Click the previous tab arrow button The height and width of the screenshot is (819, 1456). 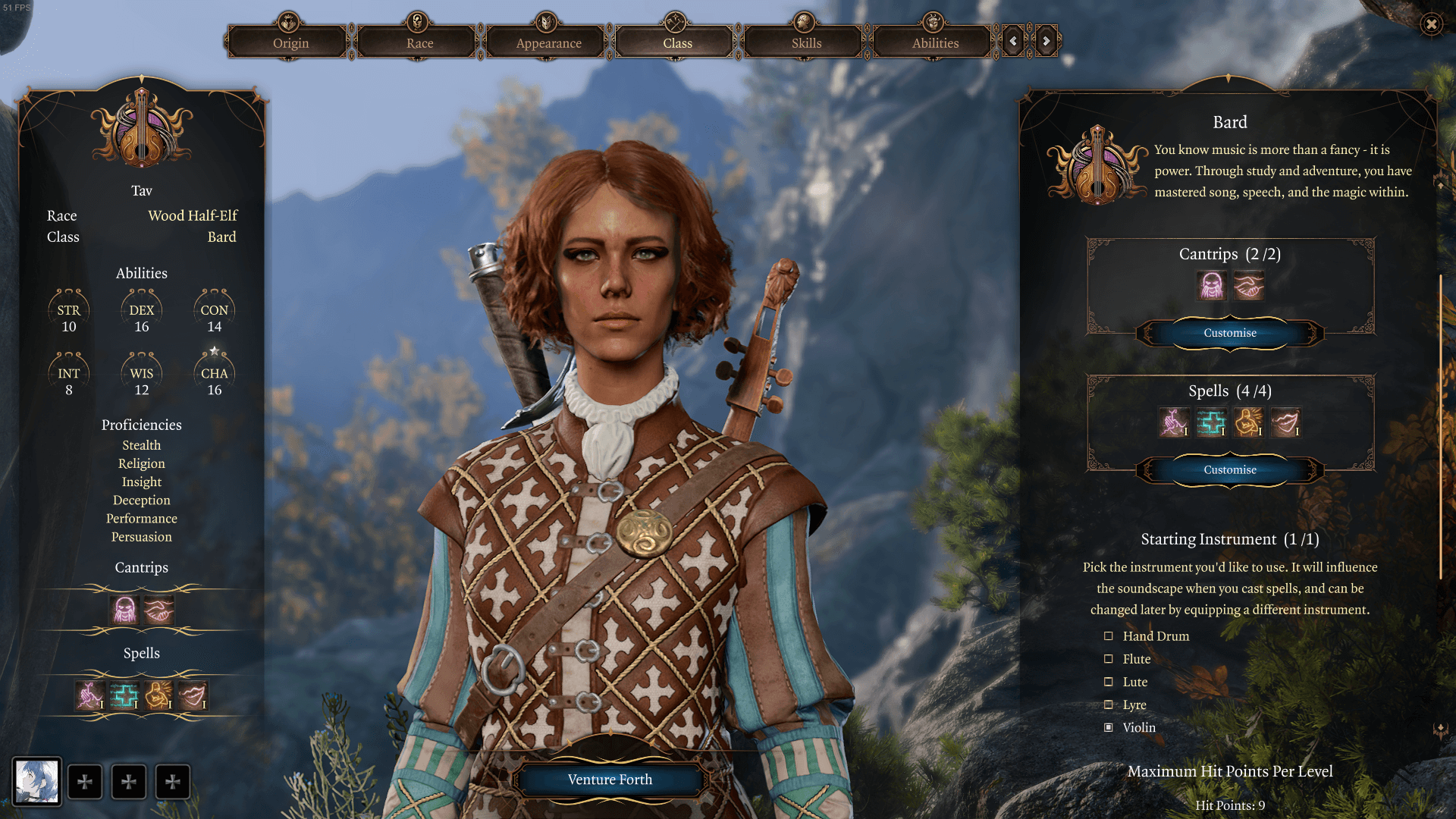click(1013, 42)
